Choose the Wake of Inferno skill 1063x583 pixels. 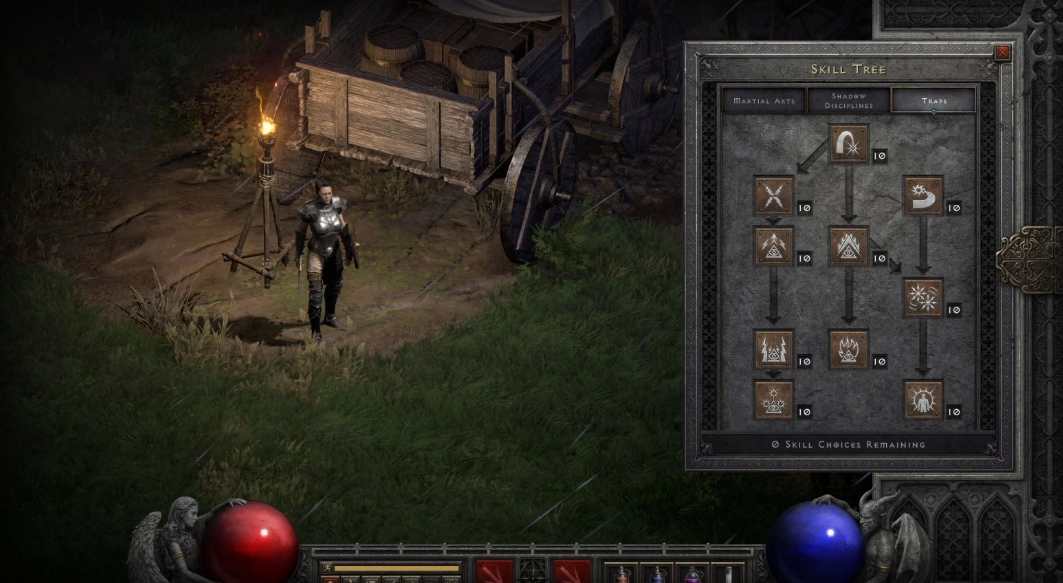click(x=849, y=349)
